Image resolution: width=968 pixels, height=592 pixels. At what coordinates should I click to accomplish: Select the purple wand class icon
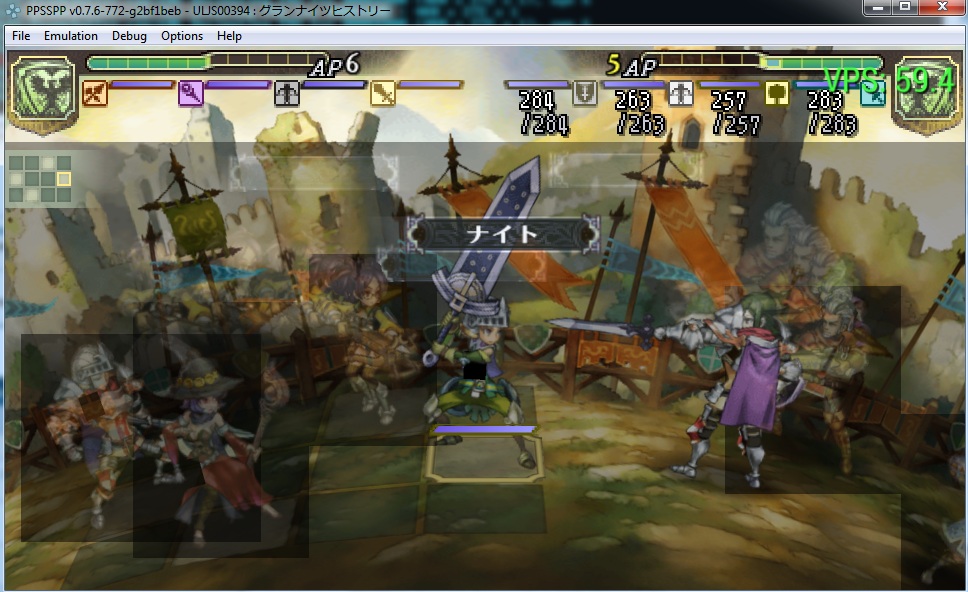(191, 94)
